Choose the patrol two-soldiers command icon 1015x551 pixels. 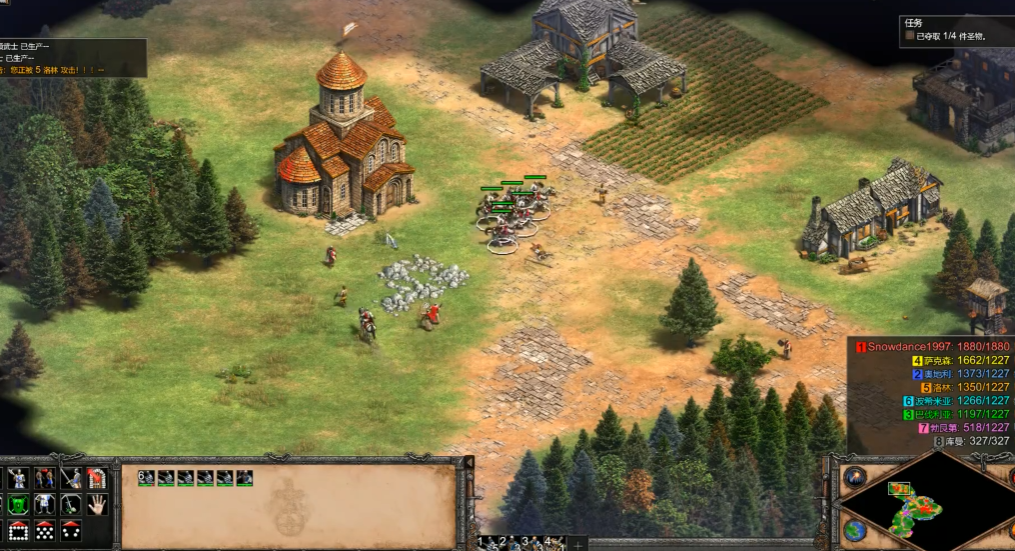(x=44, y=478)
